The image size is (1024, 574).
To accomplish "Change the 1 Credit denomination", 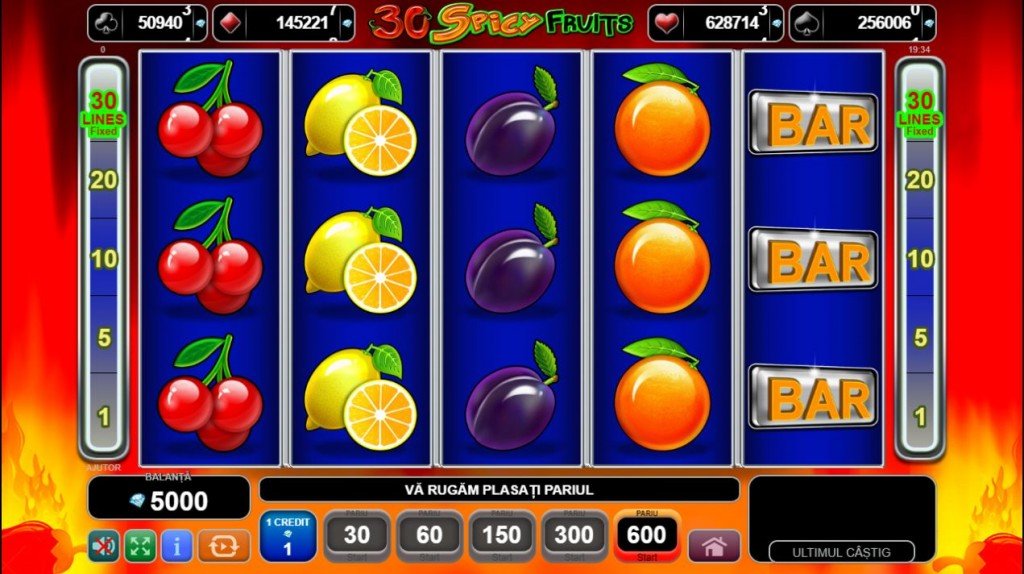I will (287, 536).
